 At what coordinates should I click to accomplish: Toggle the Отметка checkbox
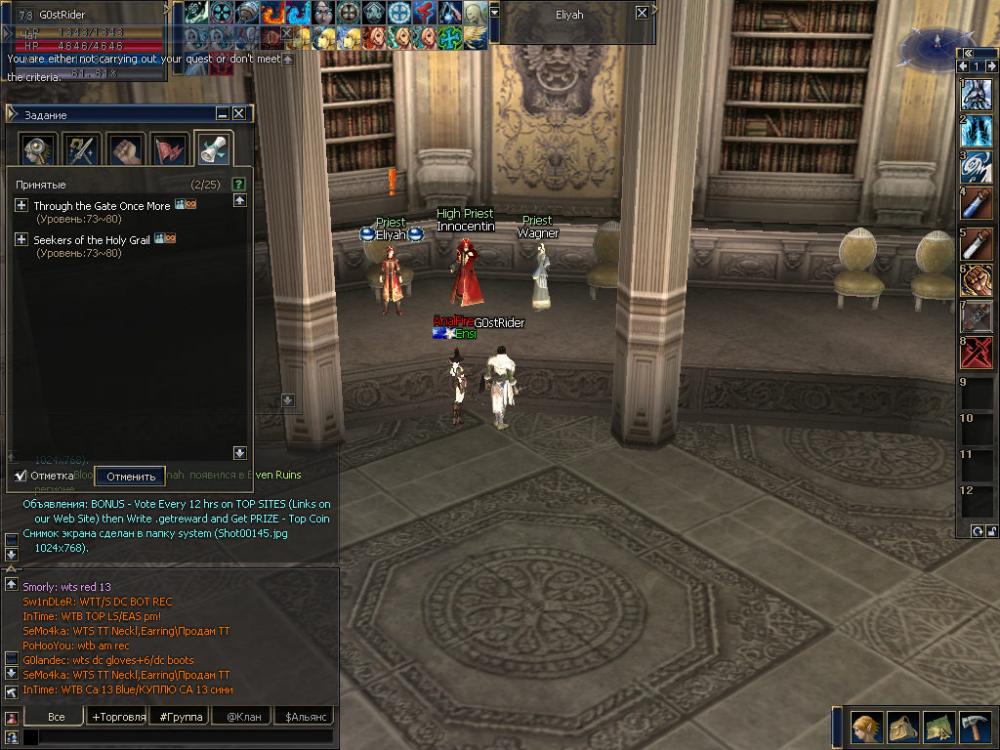click(21, 476)
